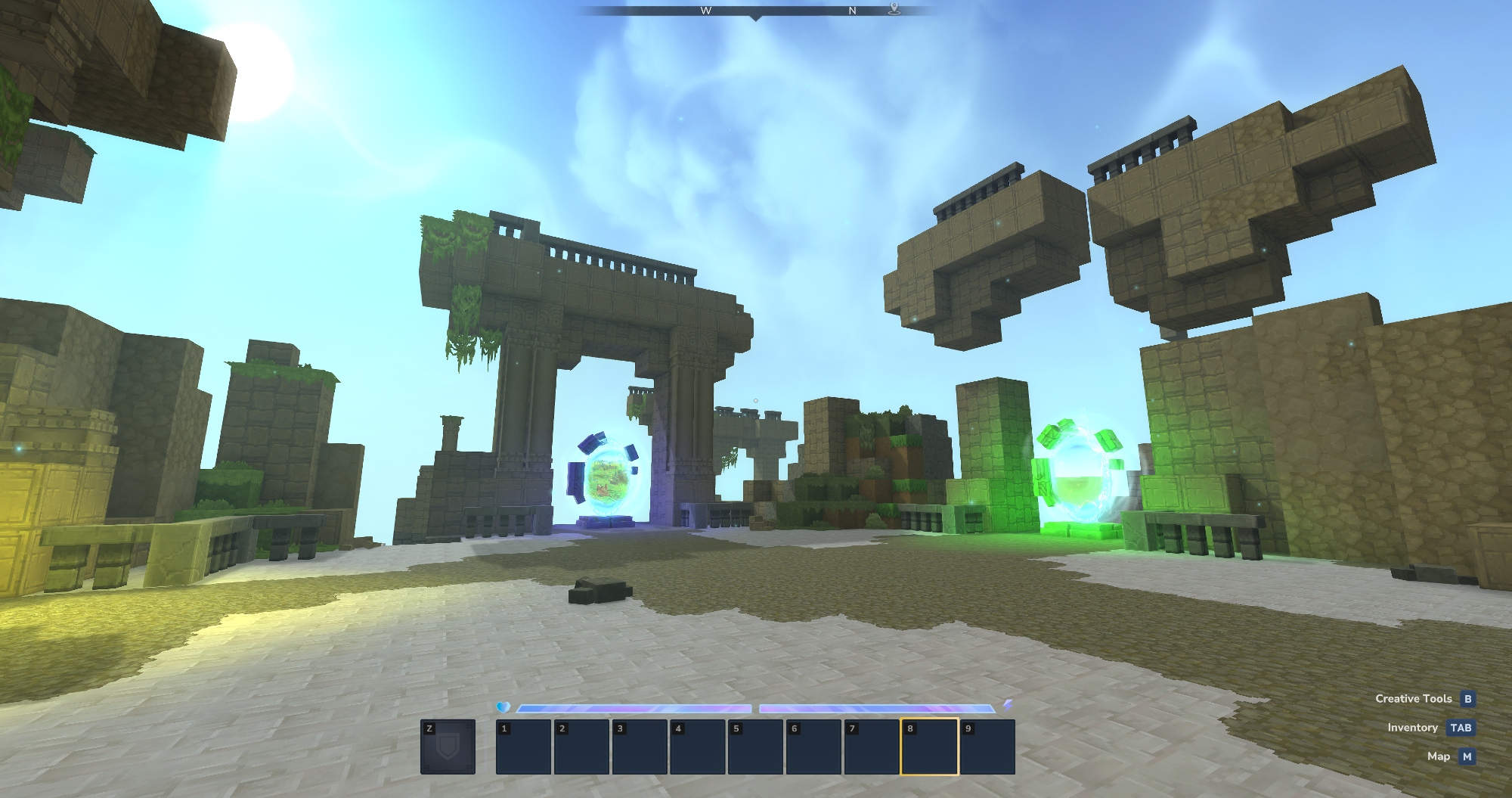Image resolution: width=1512 pixels, height=798 pixels.
Task: Select the shield utility slot labeled Z
Action: [x=448, y=747]
